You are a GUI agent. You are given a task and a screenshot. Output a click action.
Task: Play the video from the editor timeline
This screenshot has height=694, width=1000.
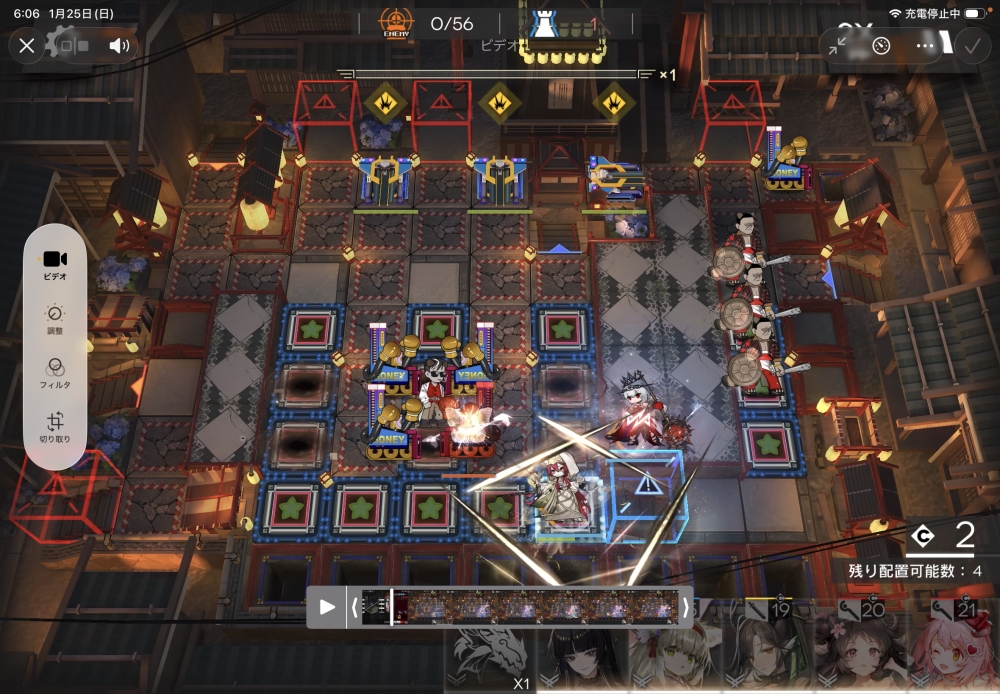[327, 607]
